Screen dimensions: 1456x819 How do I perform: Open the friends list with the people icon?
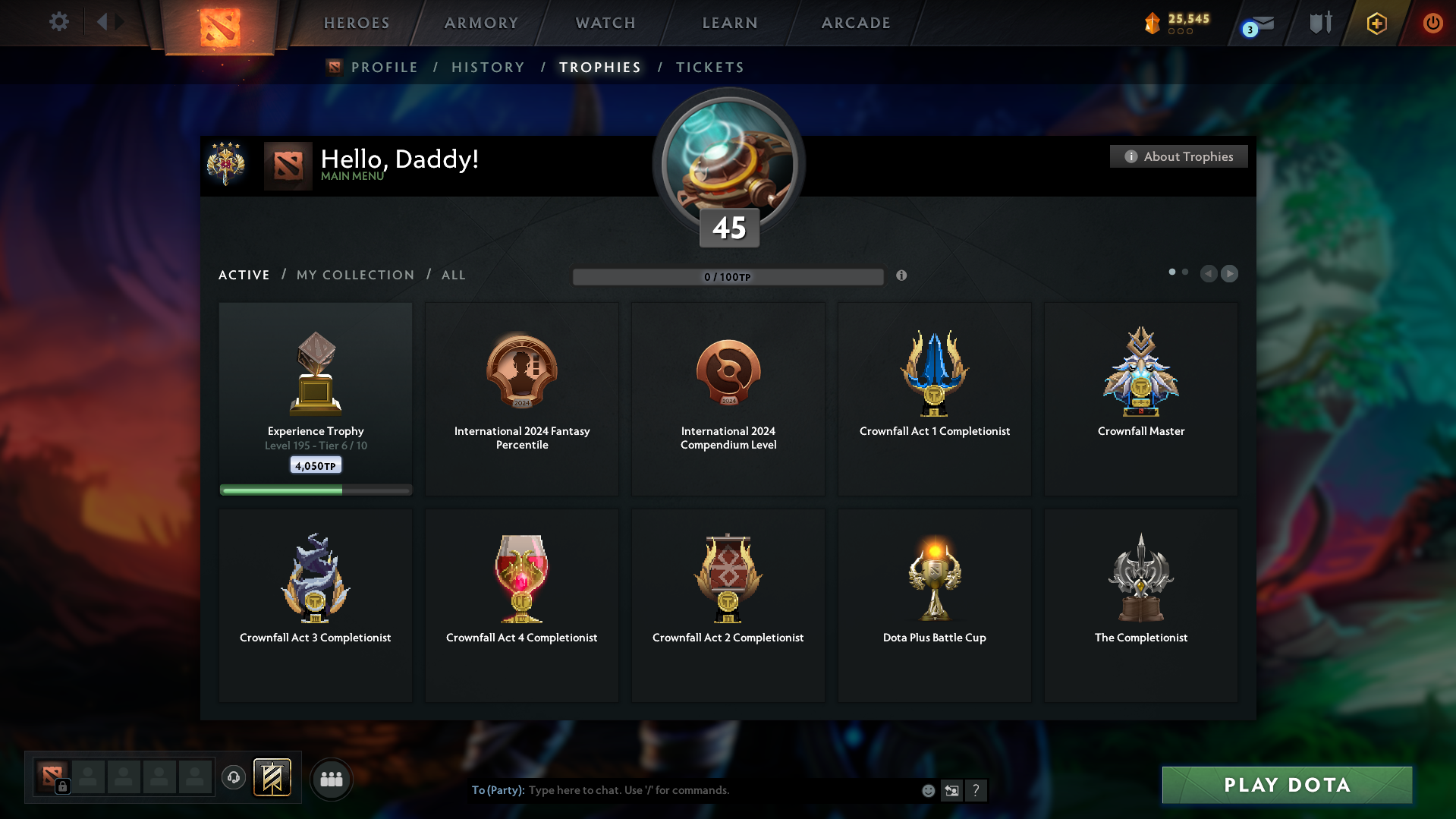(332, 778)
